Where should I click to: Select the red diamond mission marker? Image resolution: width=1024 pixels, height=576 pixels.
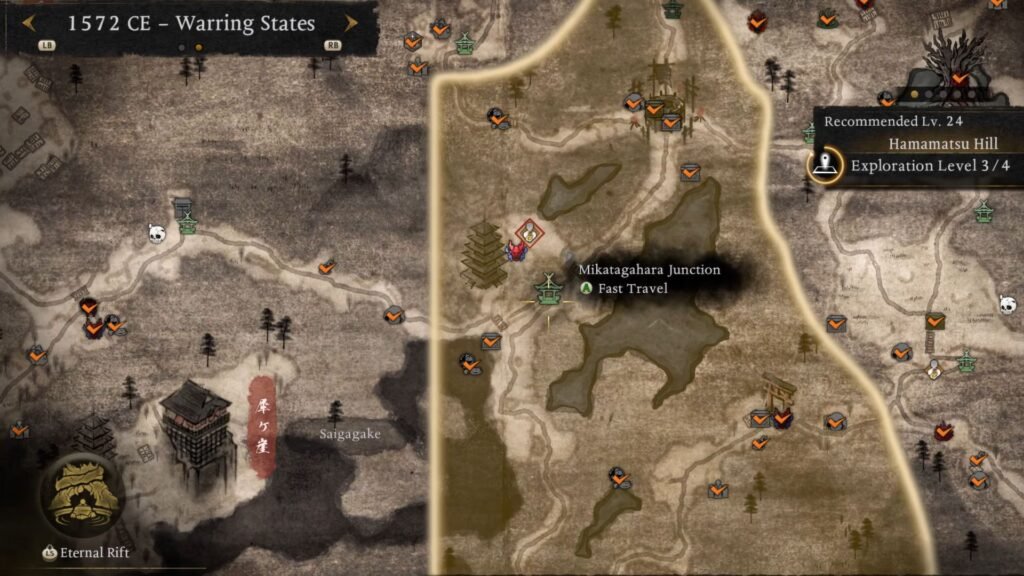point(530,233)
